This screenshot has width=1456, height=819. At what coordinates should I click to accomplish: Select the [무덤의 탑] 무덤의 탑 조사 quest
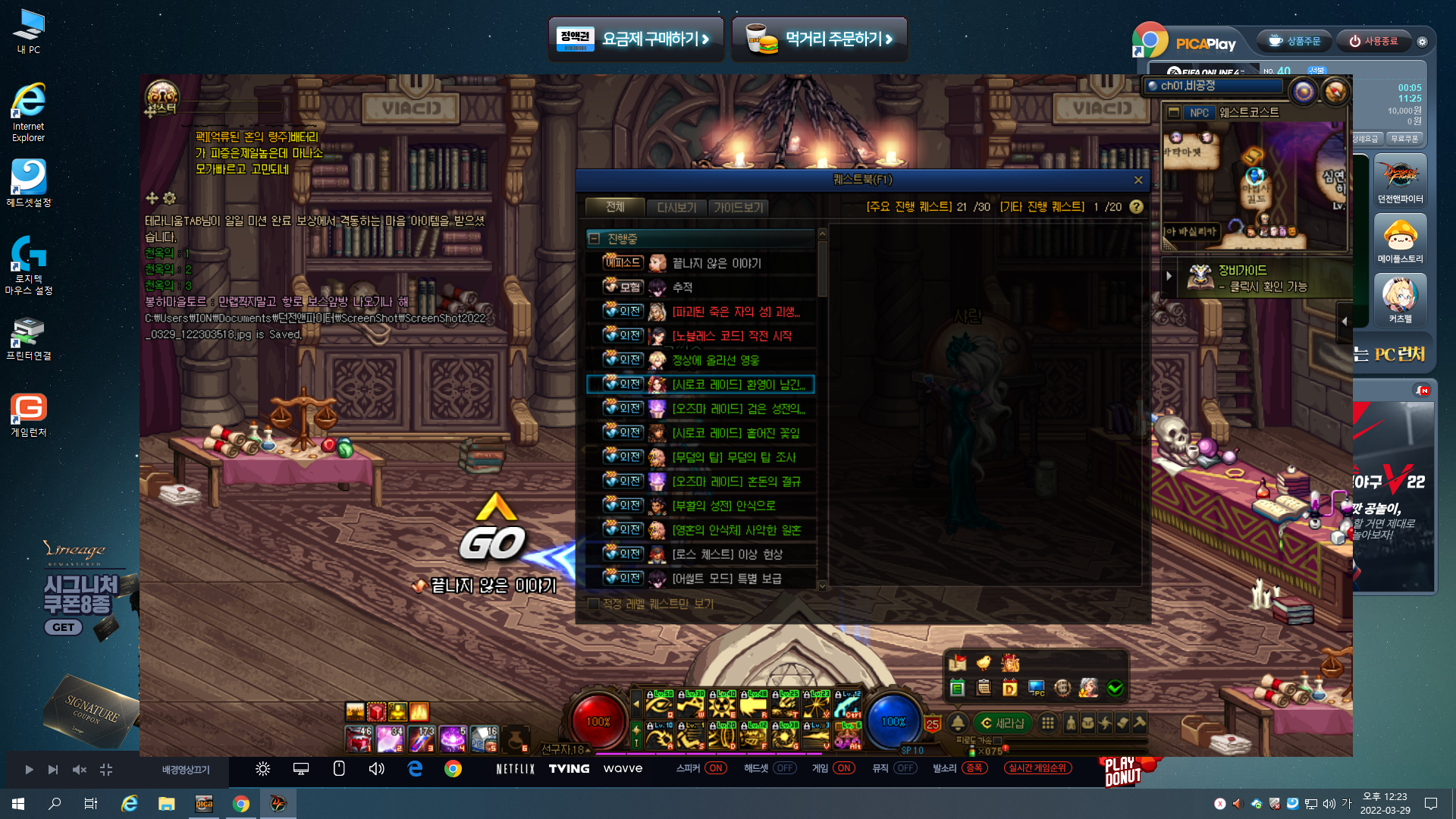[733, 457]
